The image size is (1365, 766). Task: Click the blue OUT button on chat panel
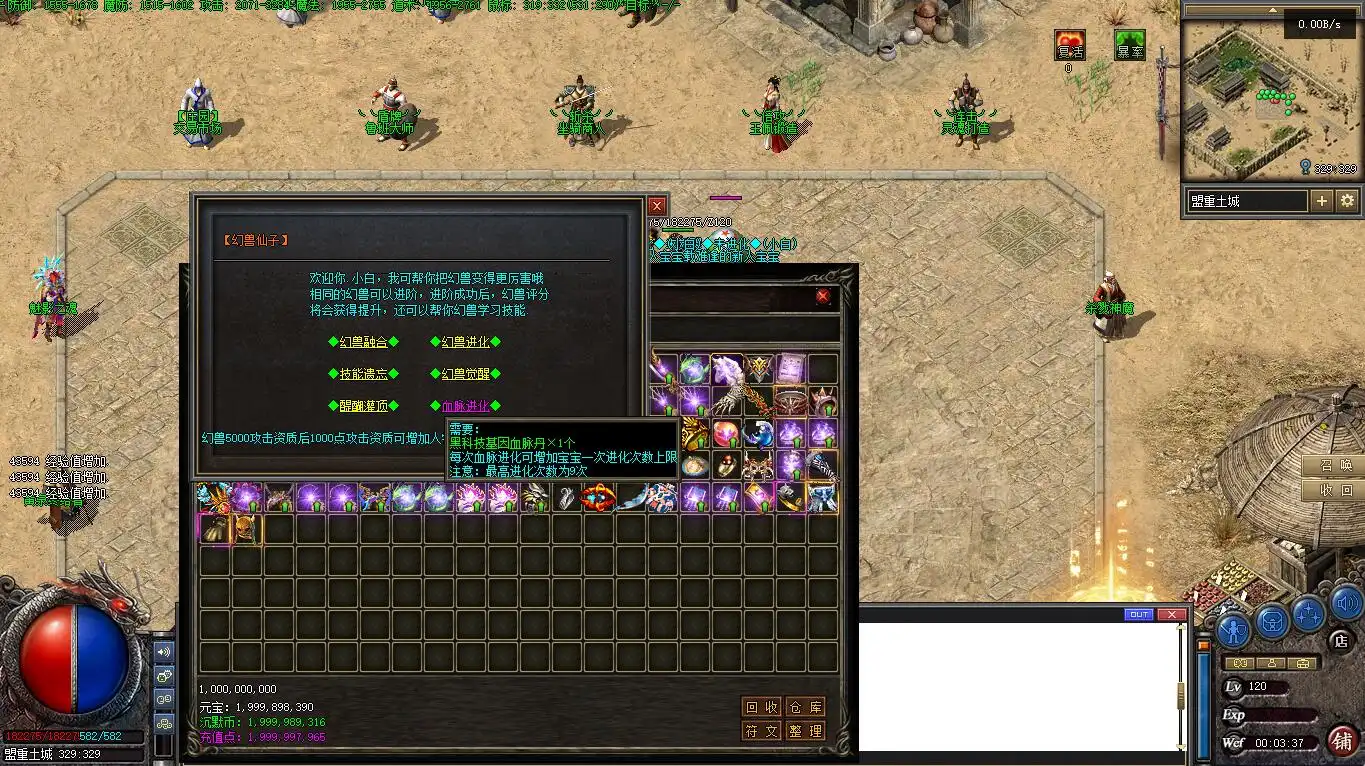click(1138, 614)
